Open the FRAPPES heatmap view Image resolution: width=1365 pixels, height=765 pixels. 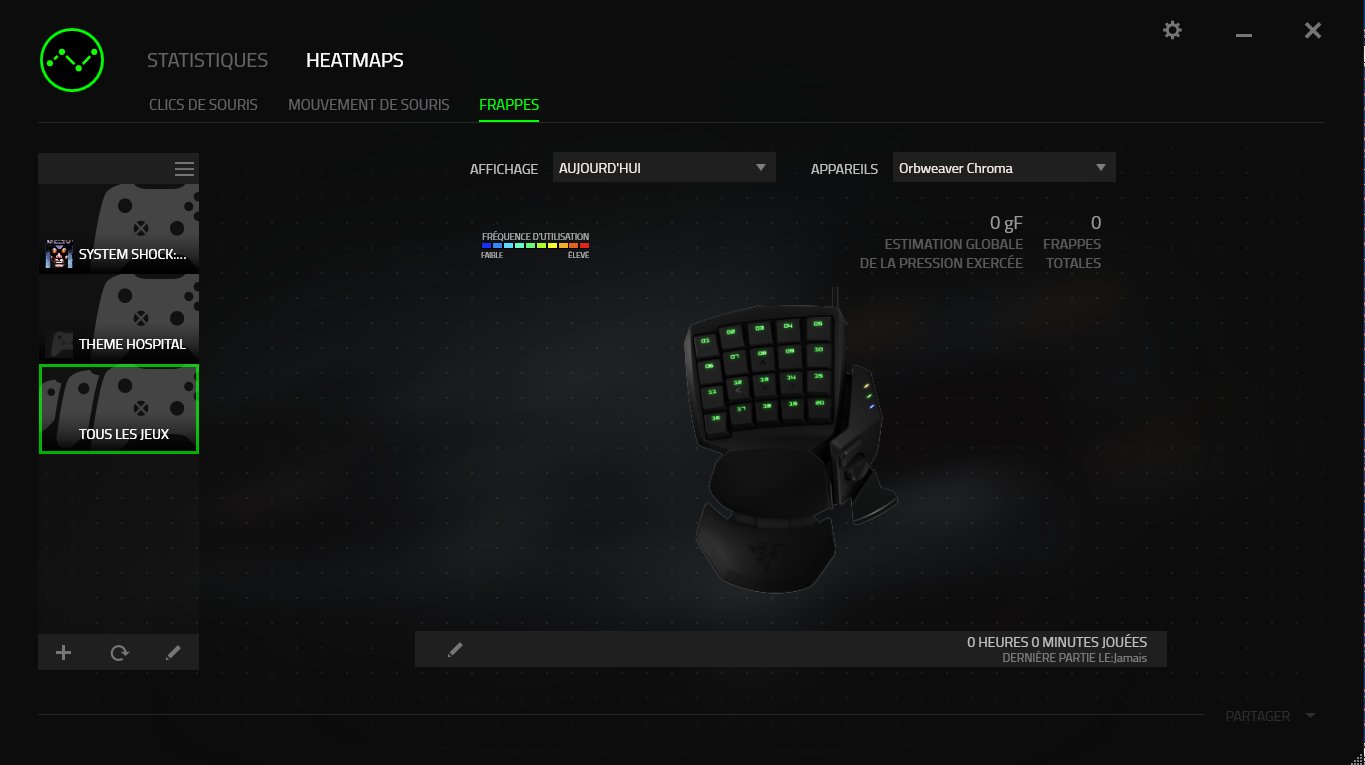[x=509, y=104]
